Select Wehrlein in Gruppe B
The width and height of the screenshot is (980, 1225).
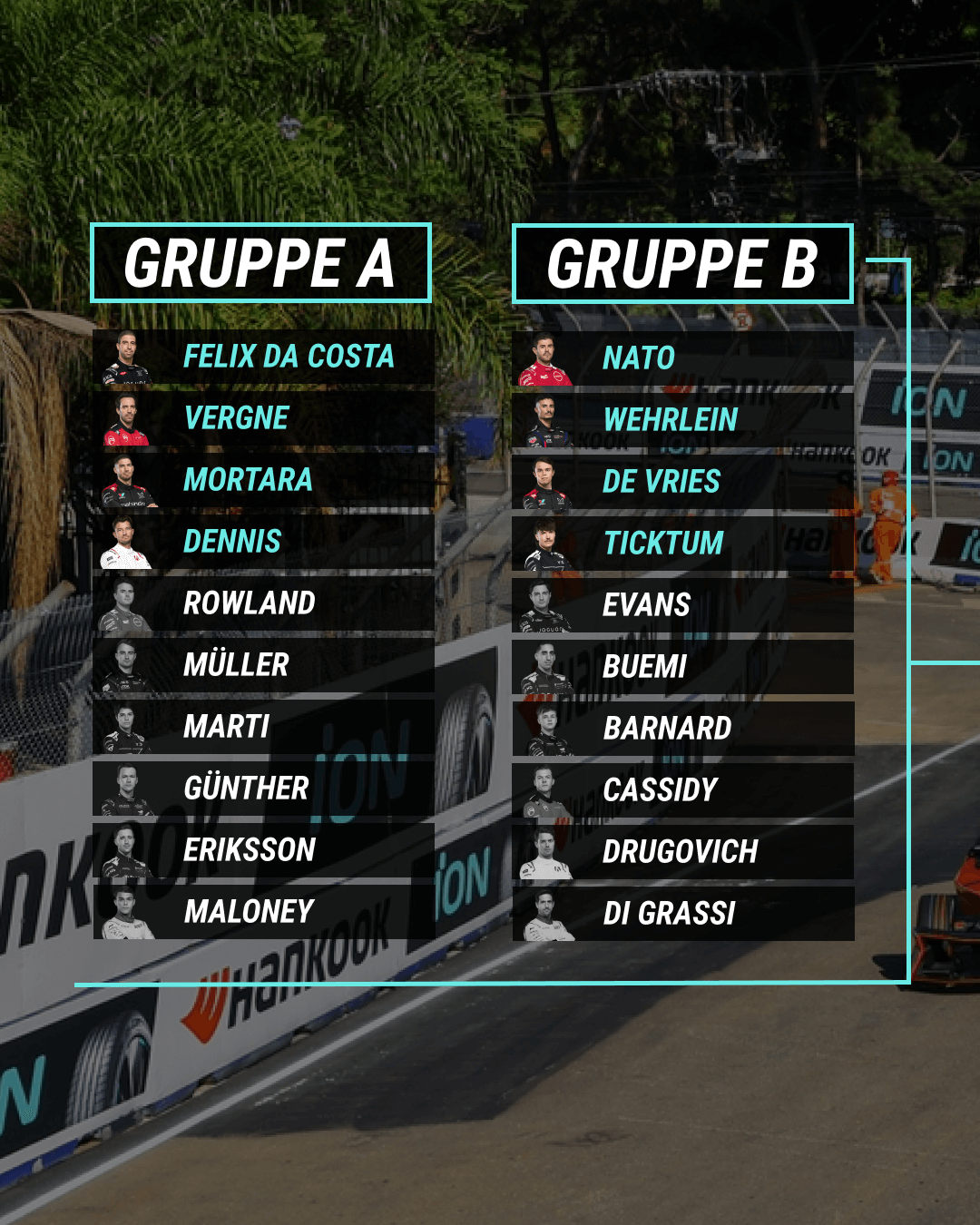coord(682,420)
